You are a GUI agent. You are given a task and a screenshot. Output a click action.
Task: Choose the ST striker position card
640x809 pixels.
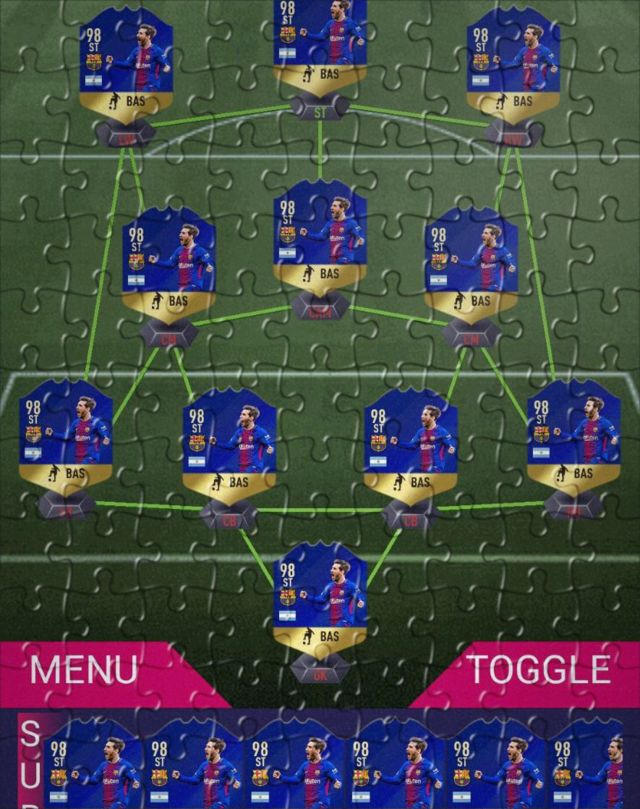(320, 48)
